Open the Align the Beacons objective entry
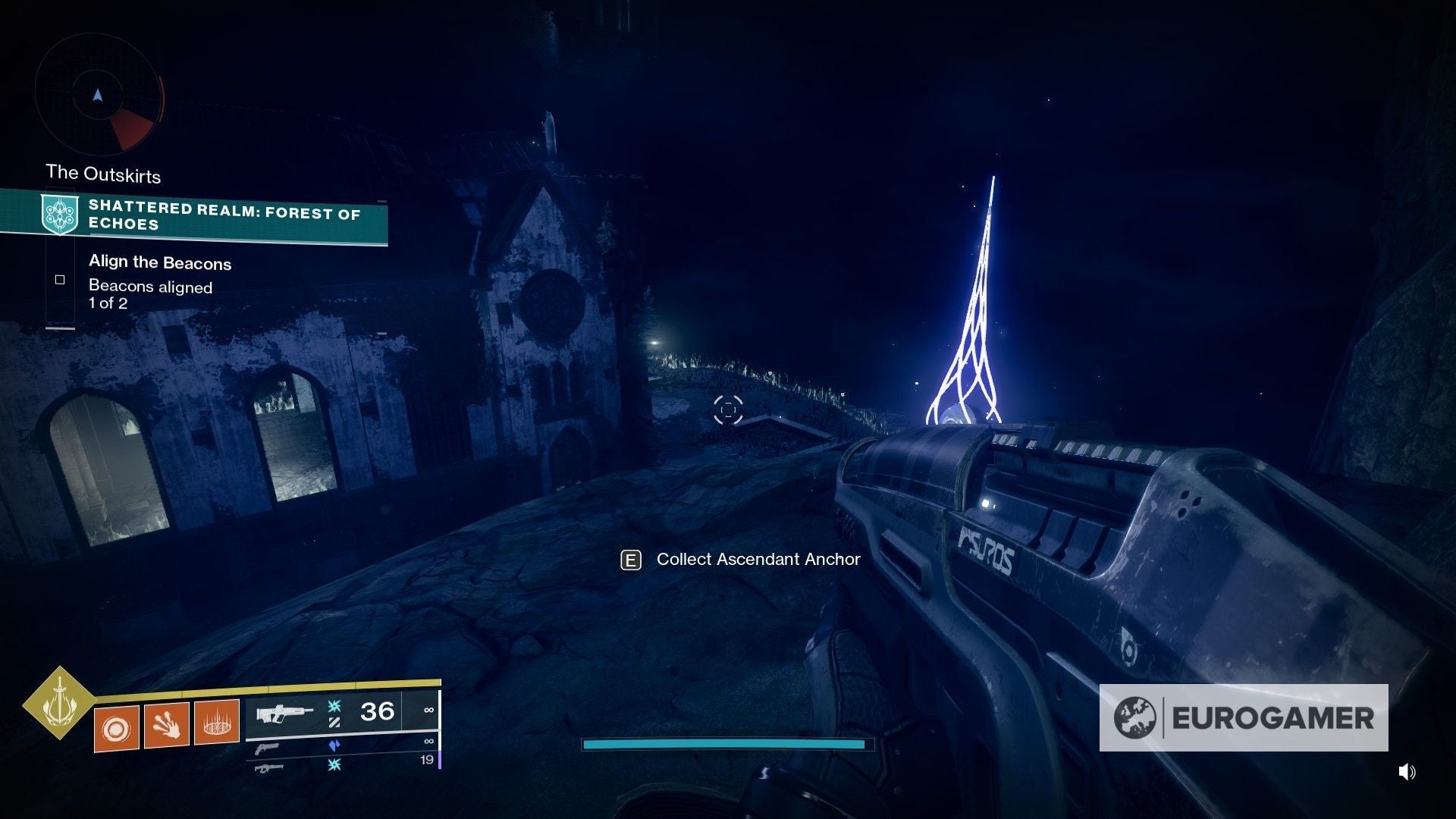Image resolution: width=1456 pixels, height=819 pixels. 160,262
